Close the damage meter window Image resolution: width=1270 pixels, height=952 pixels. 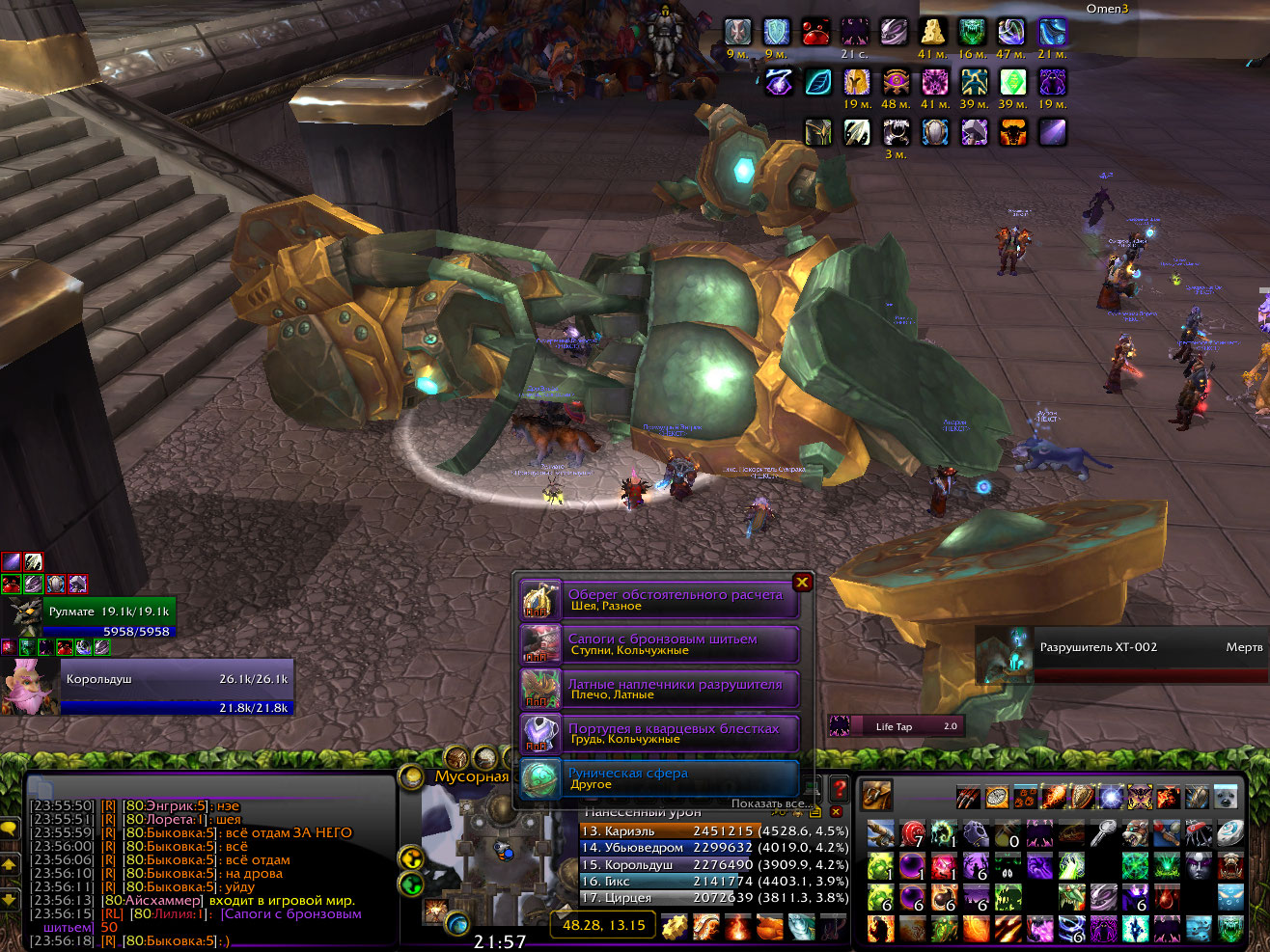pyautogui.click(x=837, y=812)
